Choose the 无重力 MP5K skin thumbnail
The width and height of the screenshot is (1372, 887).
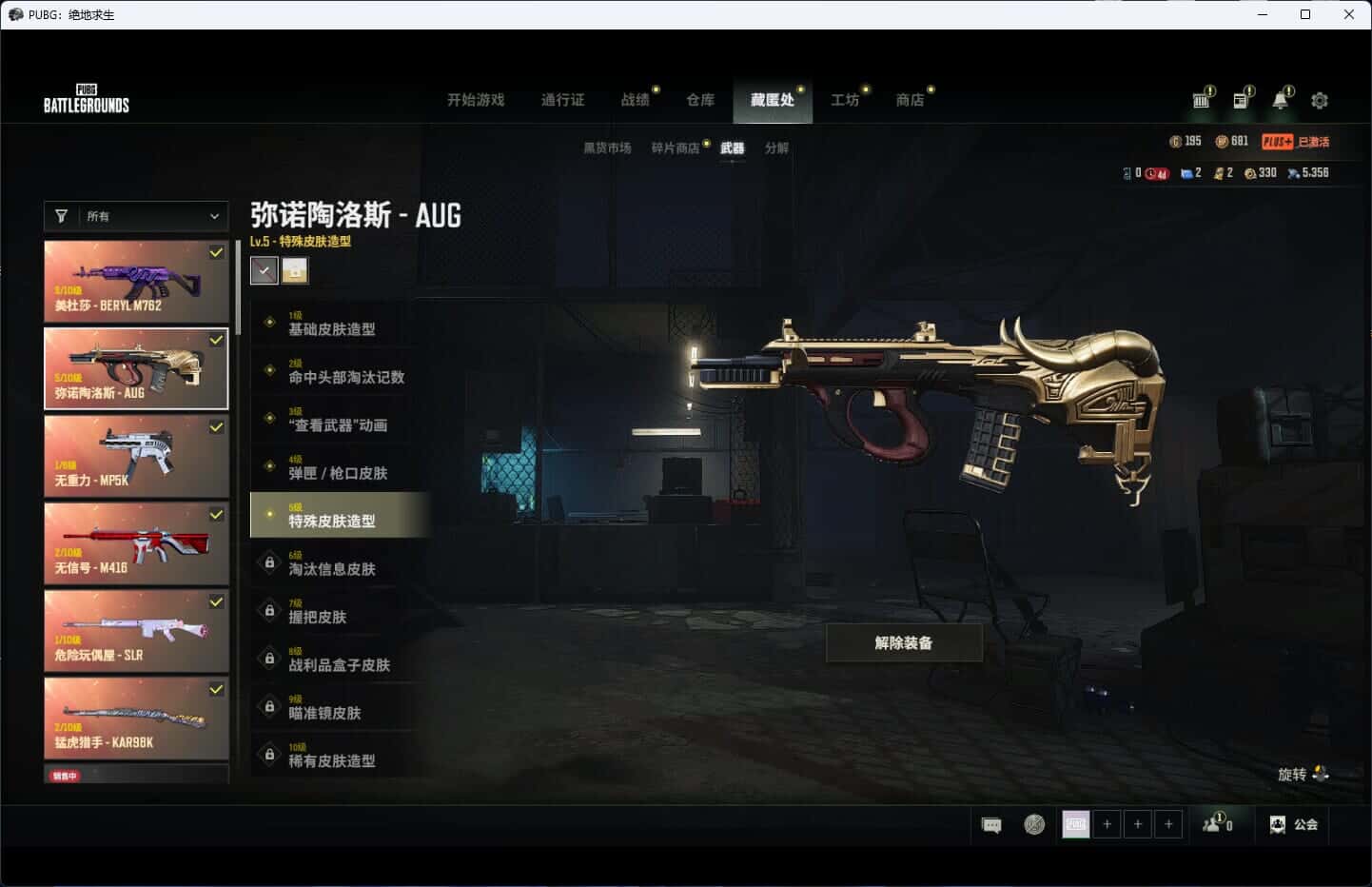[136, 456]
